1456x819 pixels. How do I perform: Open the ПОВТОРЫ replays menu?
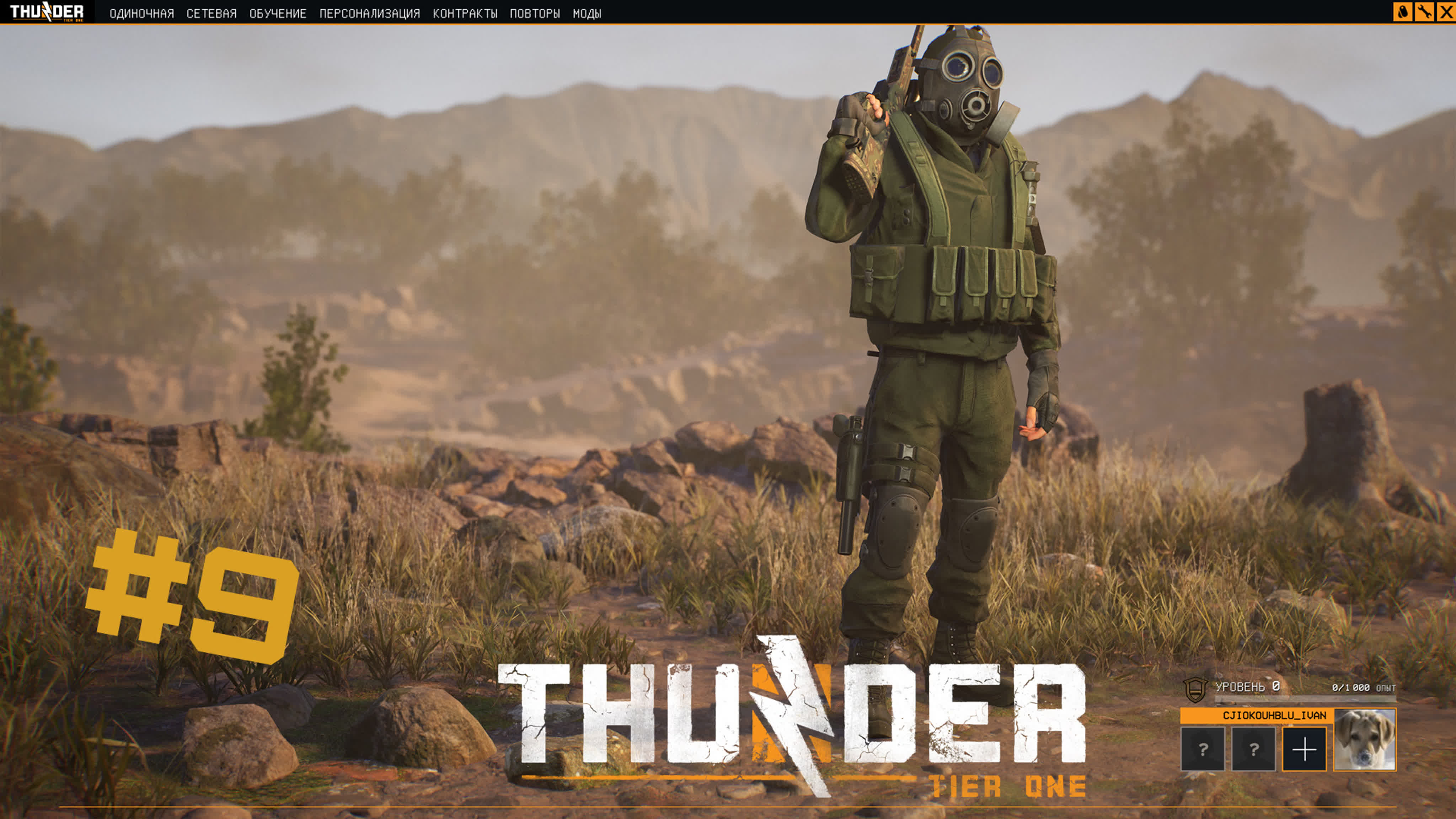coord(537,13)
